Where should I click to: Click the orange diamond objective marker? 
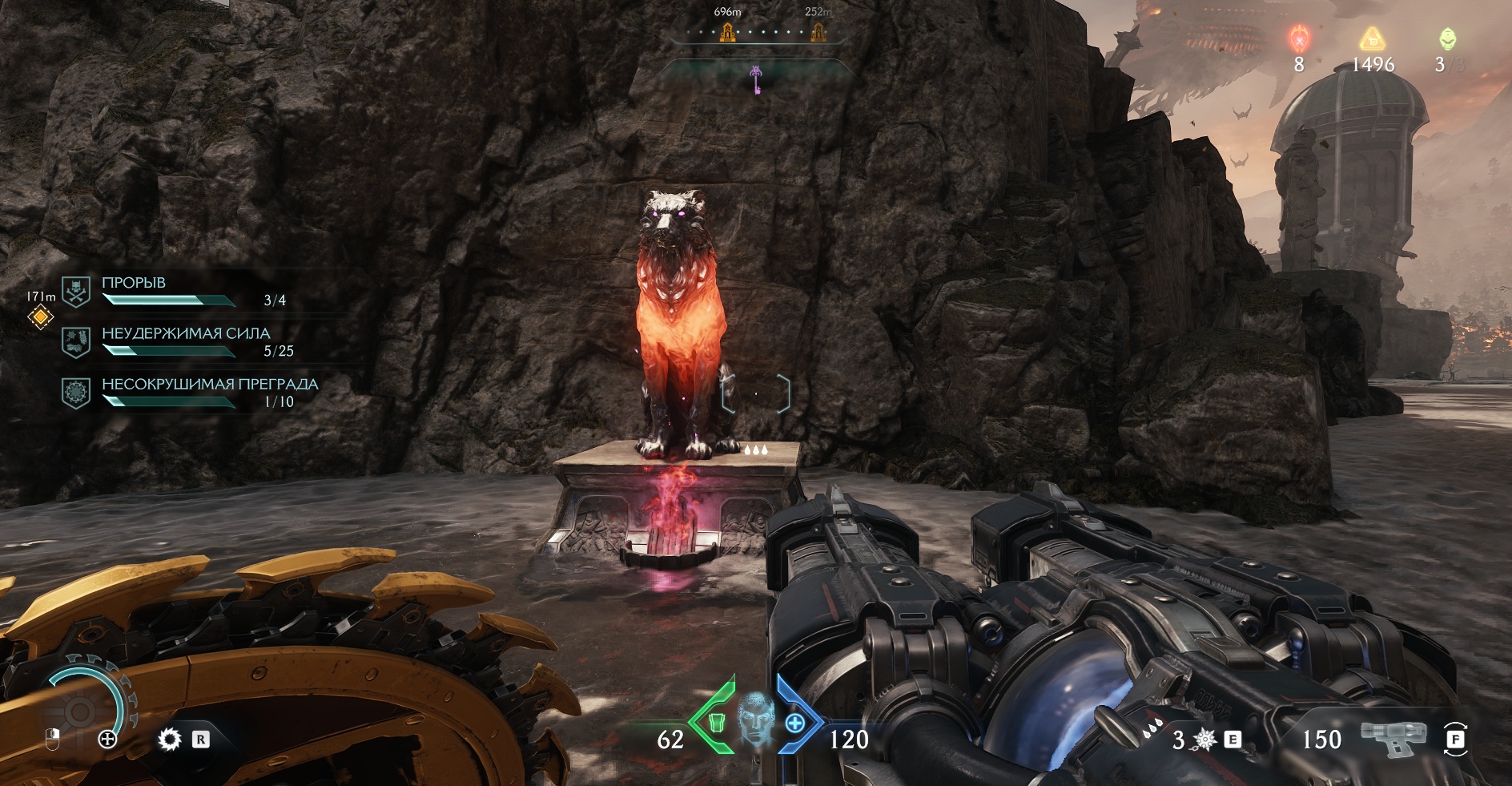(x=40, y=317)
